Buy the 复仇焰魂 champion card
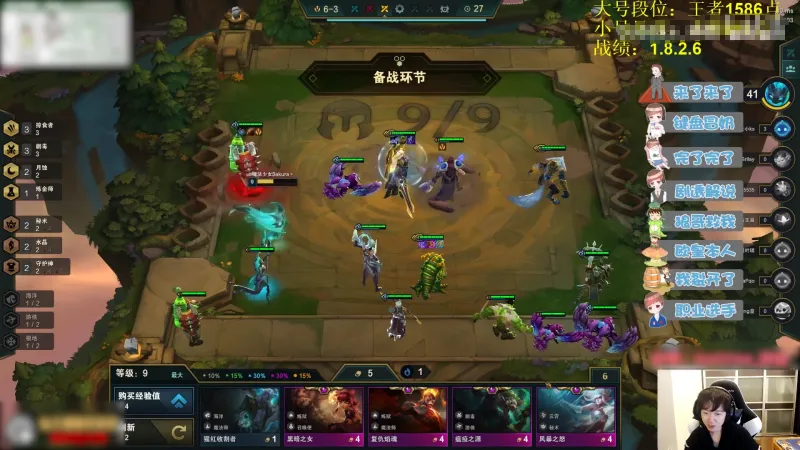 click(x=408, y=416)
